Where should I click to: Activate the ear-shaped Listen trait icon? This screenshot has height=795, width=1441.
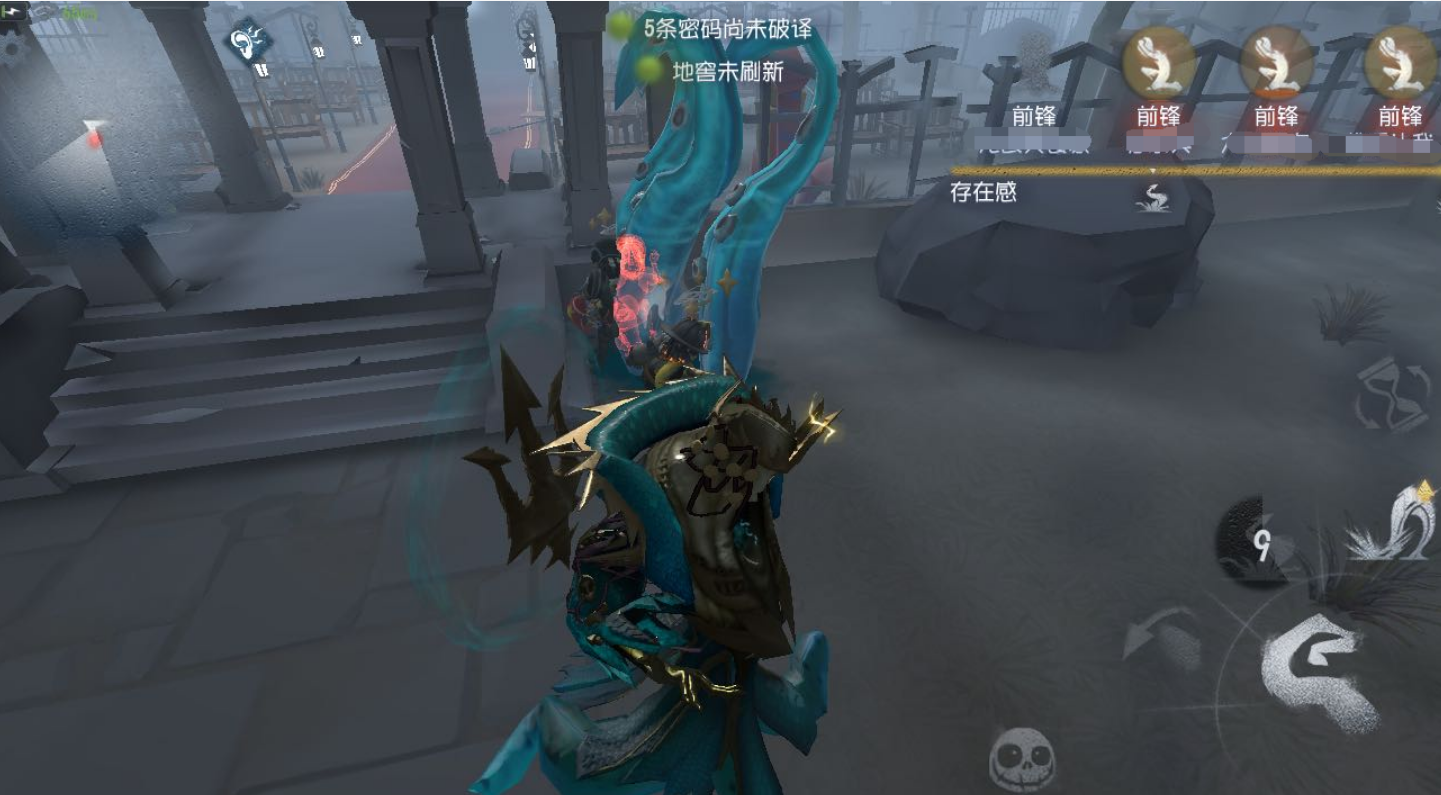tap(247, 42)
